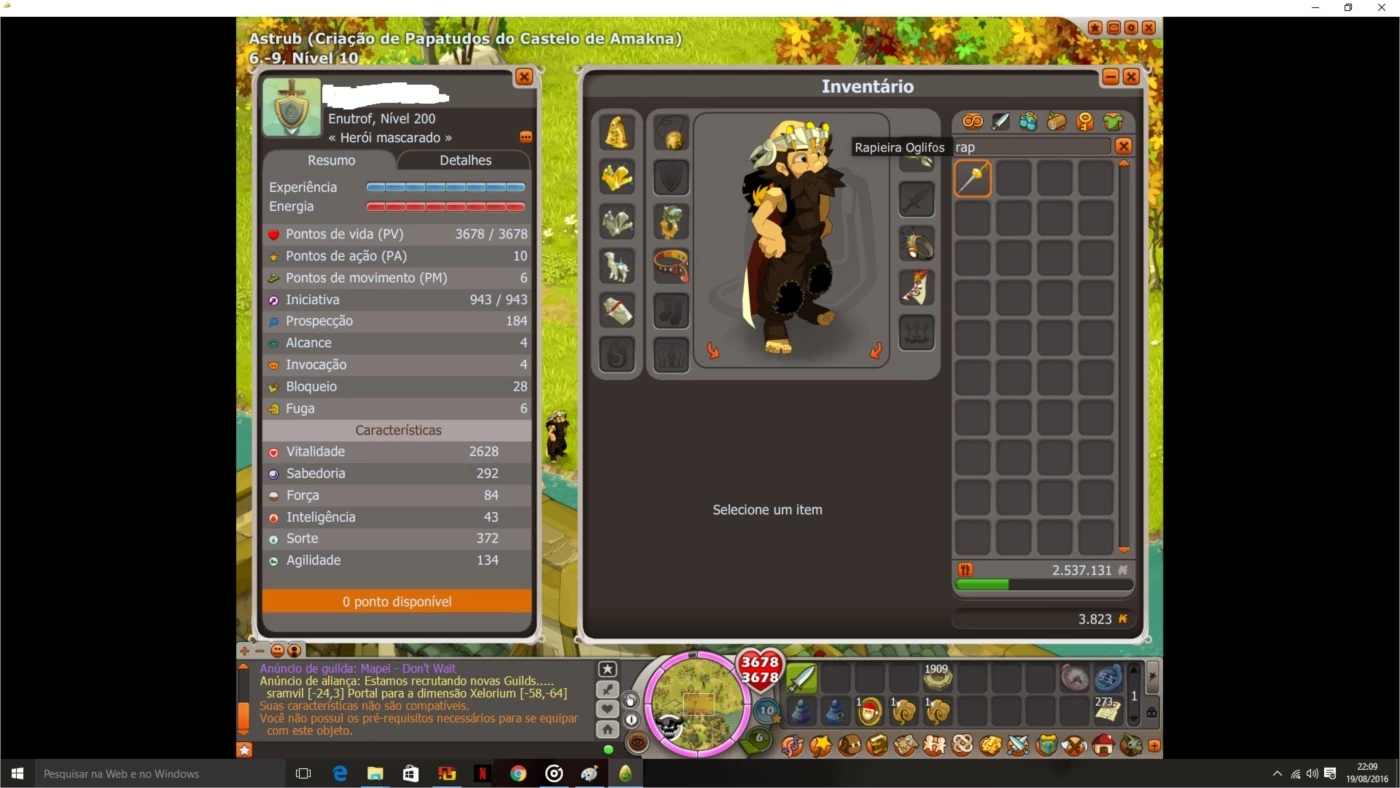Select the consumables potions filter icon
This screenshot has width=1400, height=788.
point(1028,121)
